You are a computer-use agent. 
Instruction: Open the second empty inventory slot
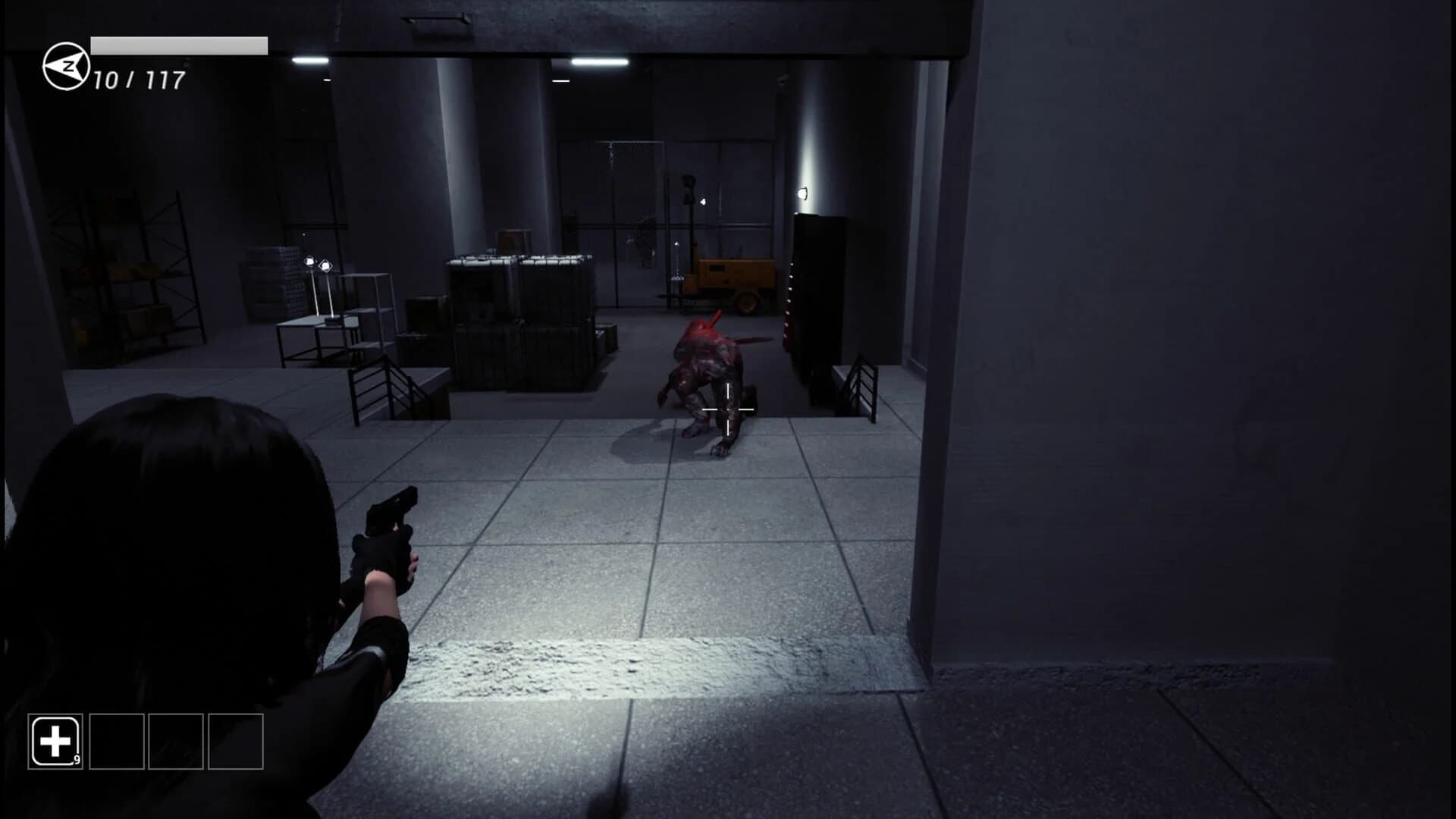click(x=118, y=741)
